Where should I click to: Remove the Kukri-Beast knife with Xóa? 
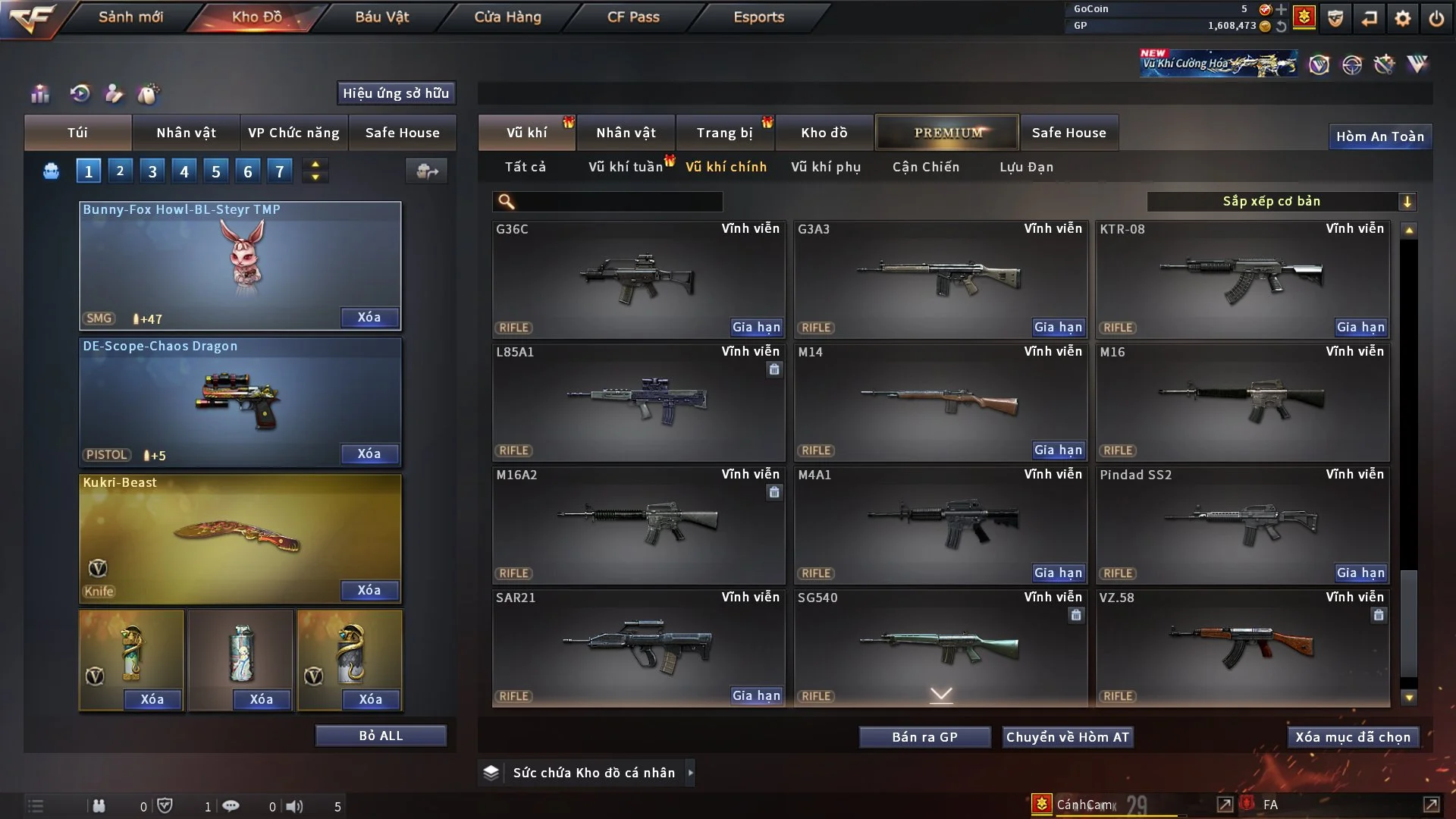click(369, 590)
